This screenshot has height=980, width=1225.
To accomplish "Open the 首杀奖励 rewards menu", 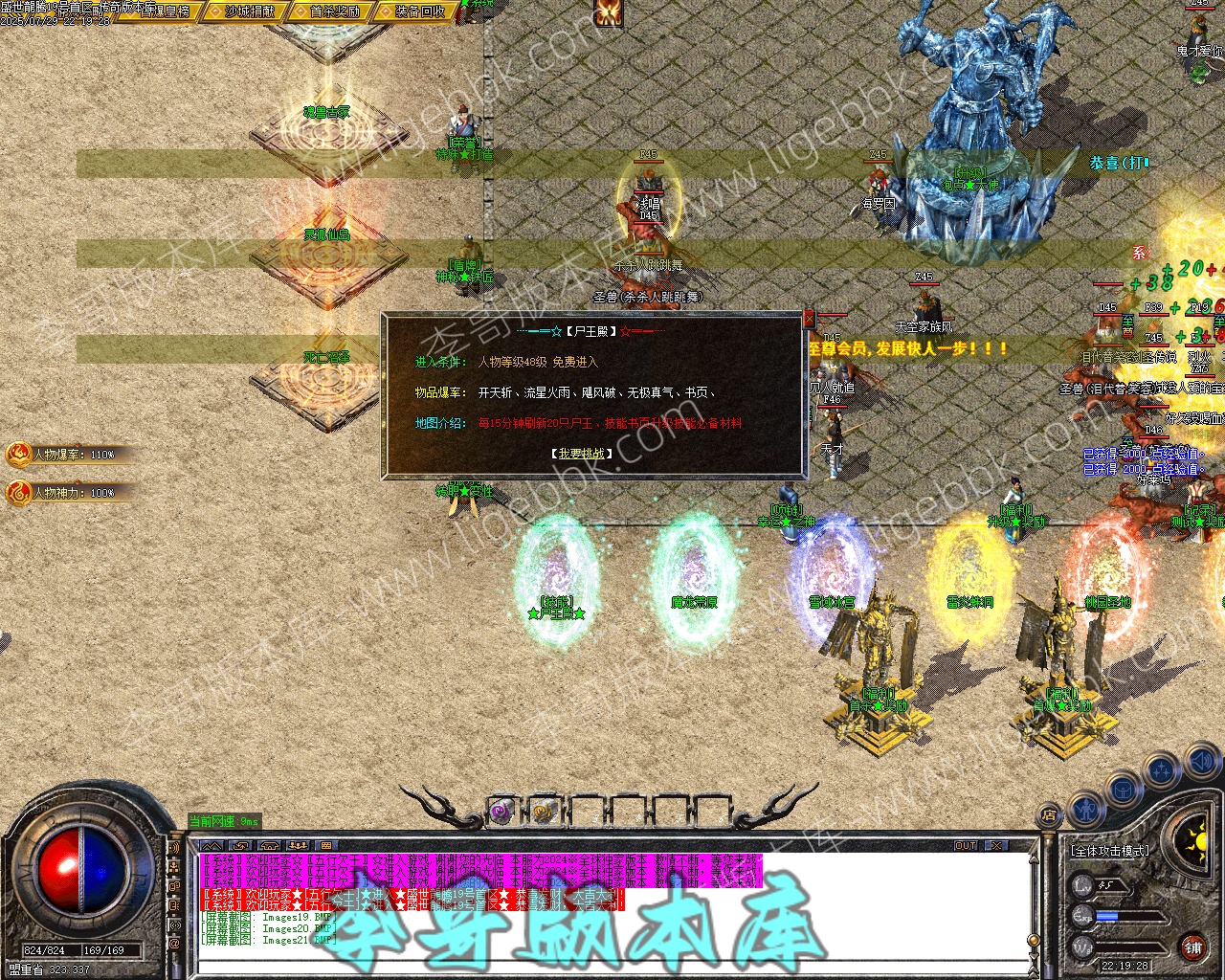I will (x=335, y=11).
